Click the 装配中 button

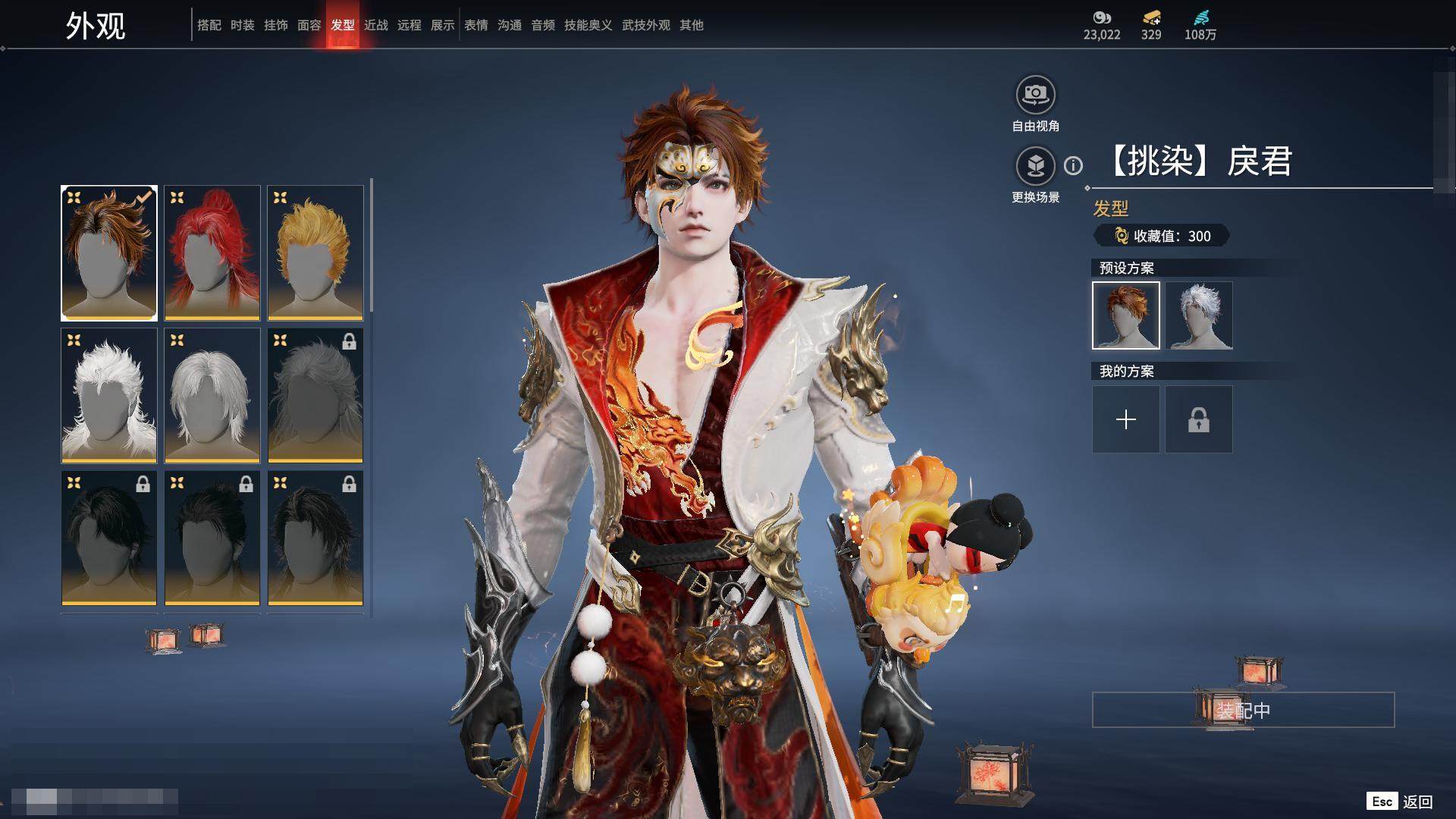[x=1243, y=710]
